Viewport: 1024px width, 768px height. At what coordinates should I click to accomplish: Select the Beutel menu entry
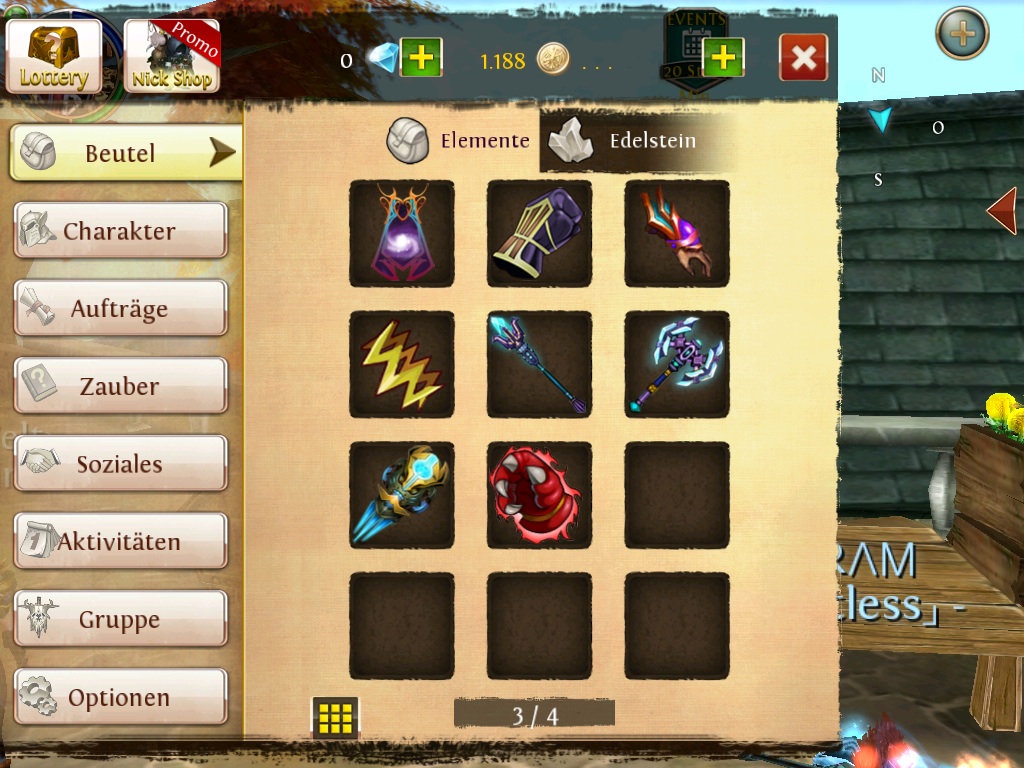point(126,153)
